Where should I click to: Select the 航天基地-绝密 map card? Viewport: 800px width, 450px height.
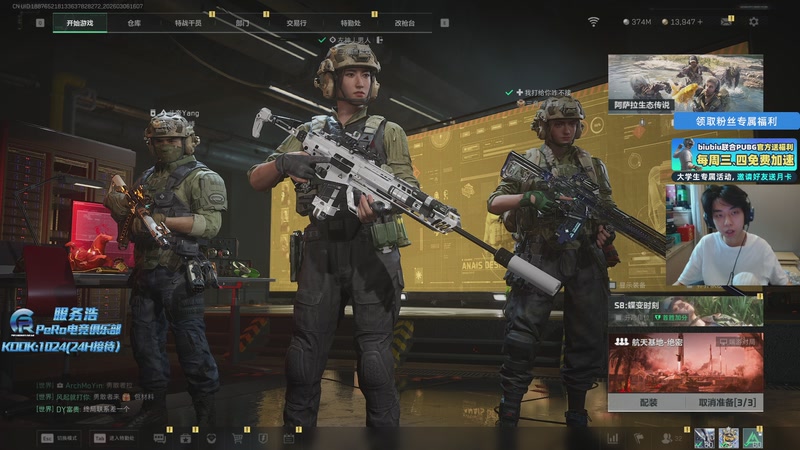[685, 362]
